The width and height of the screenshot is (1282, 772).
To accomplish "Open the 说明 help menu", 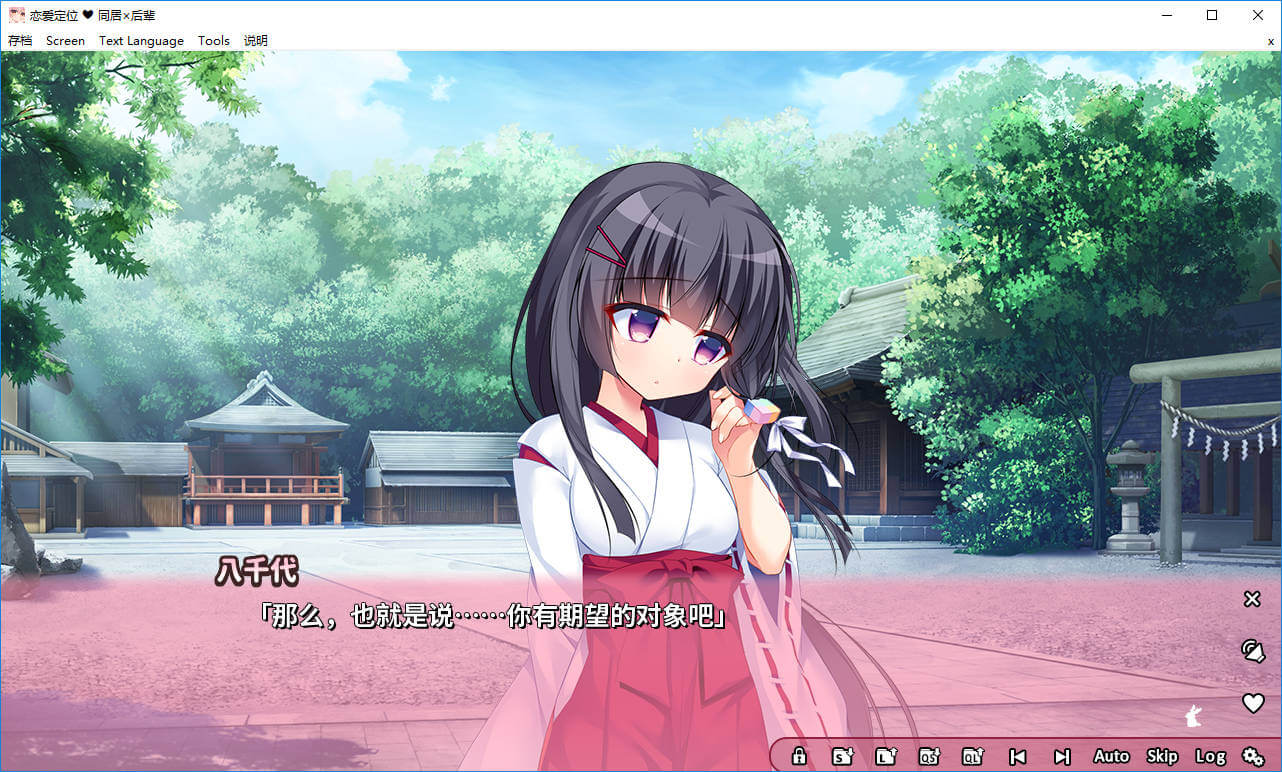I will coord(256,41).
